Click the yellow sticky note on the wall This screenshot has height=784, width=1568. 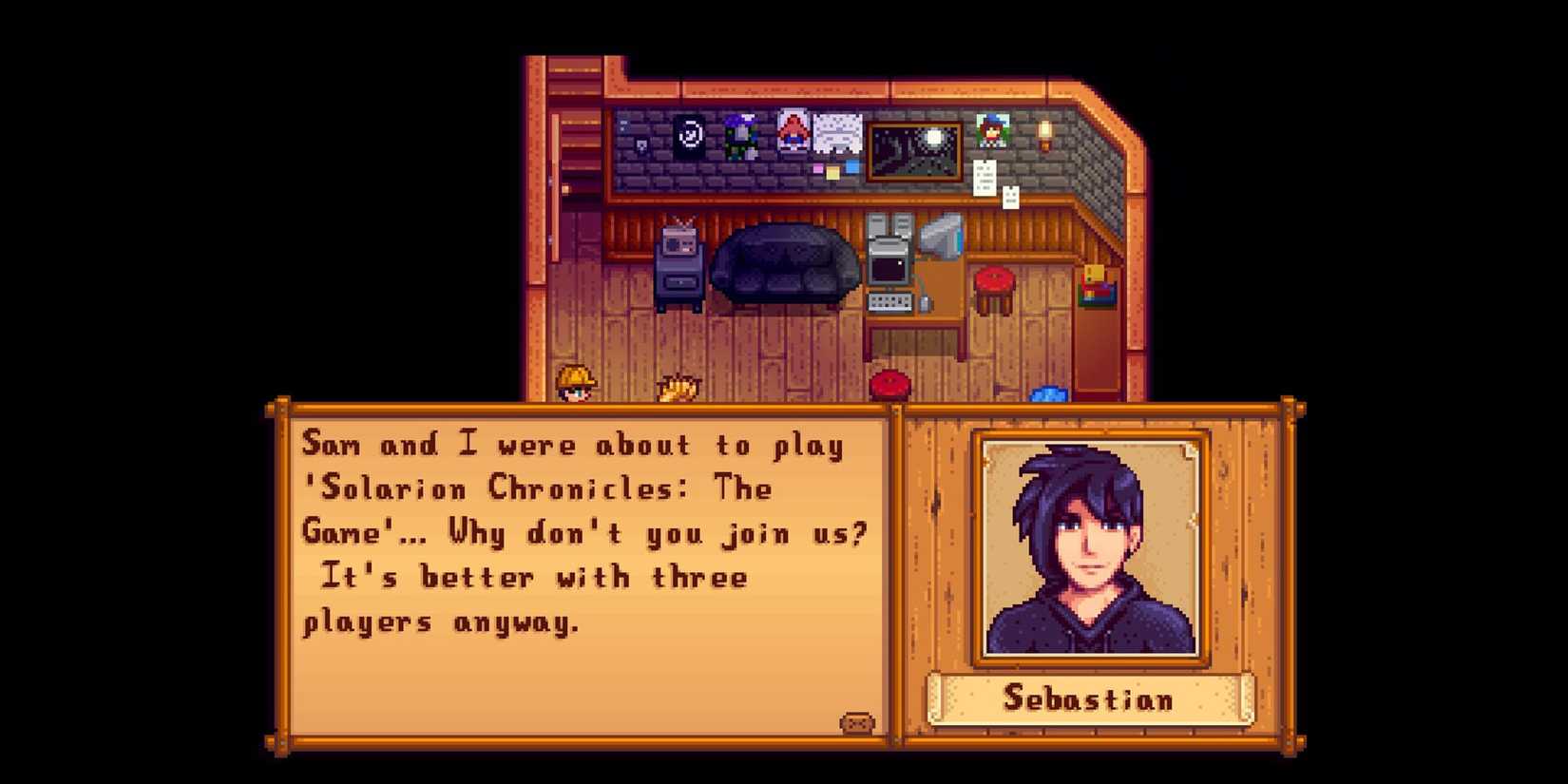pos(832,173)
